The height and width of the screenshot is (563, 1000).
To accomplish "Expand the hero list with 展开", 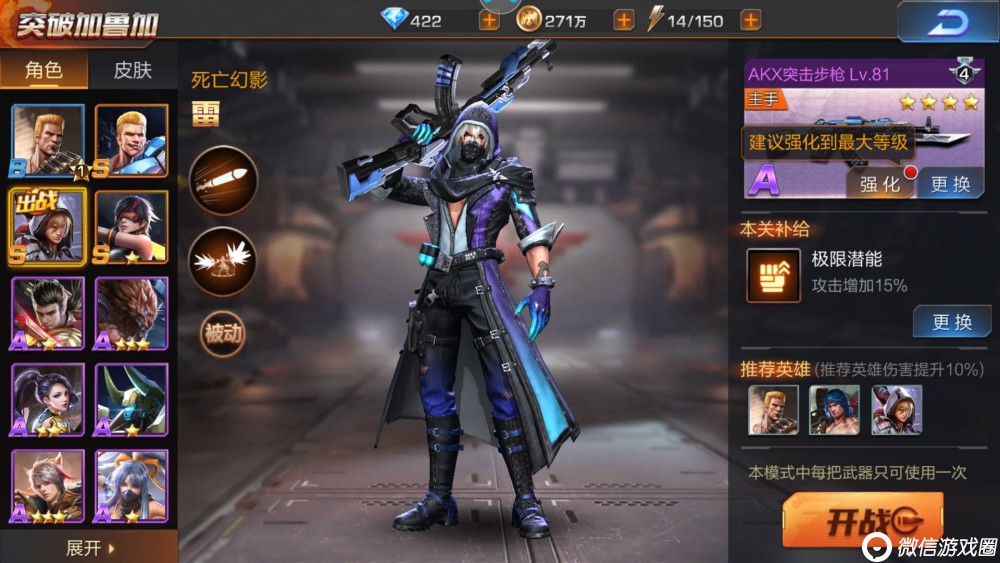I will coord(90,548).
